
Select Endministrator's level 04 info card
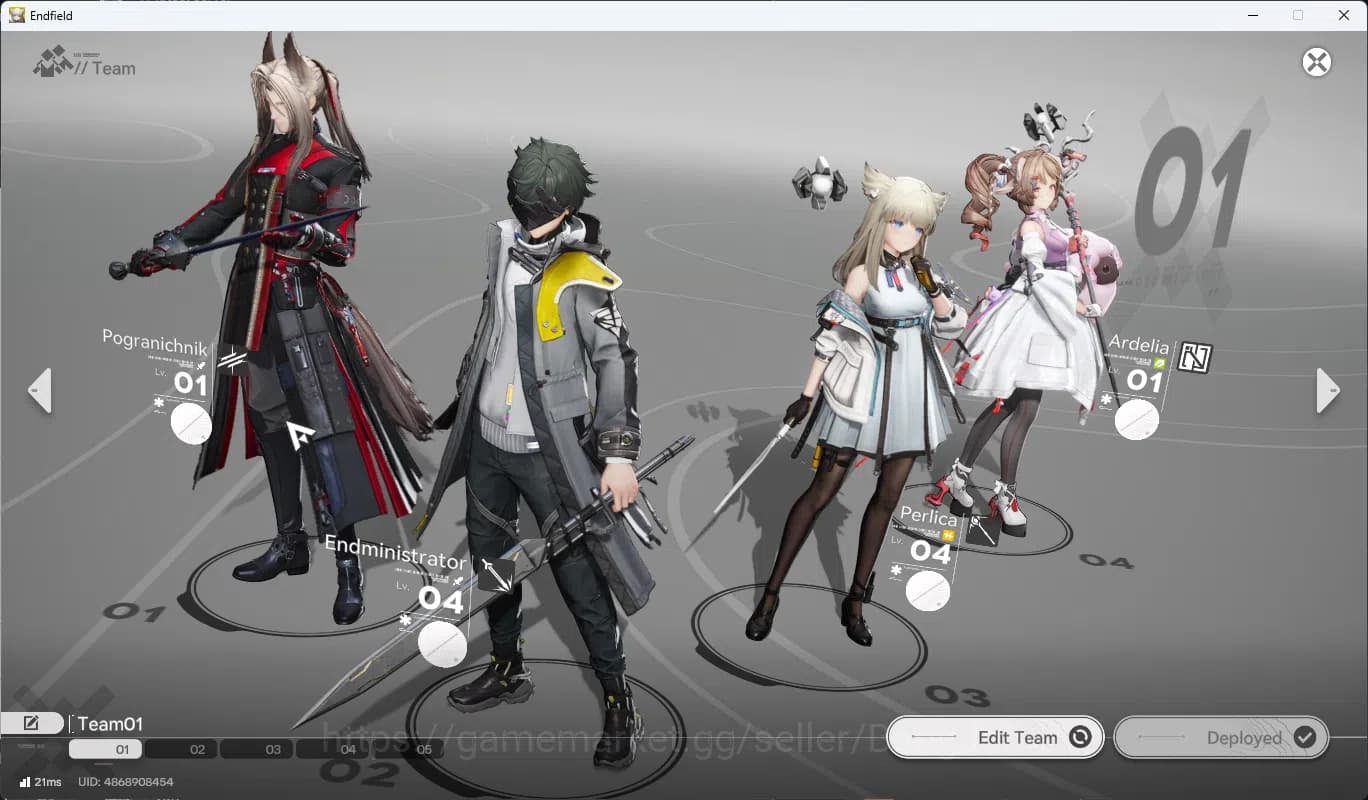(441, 599)
